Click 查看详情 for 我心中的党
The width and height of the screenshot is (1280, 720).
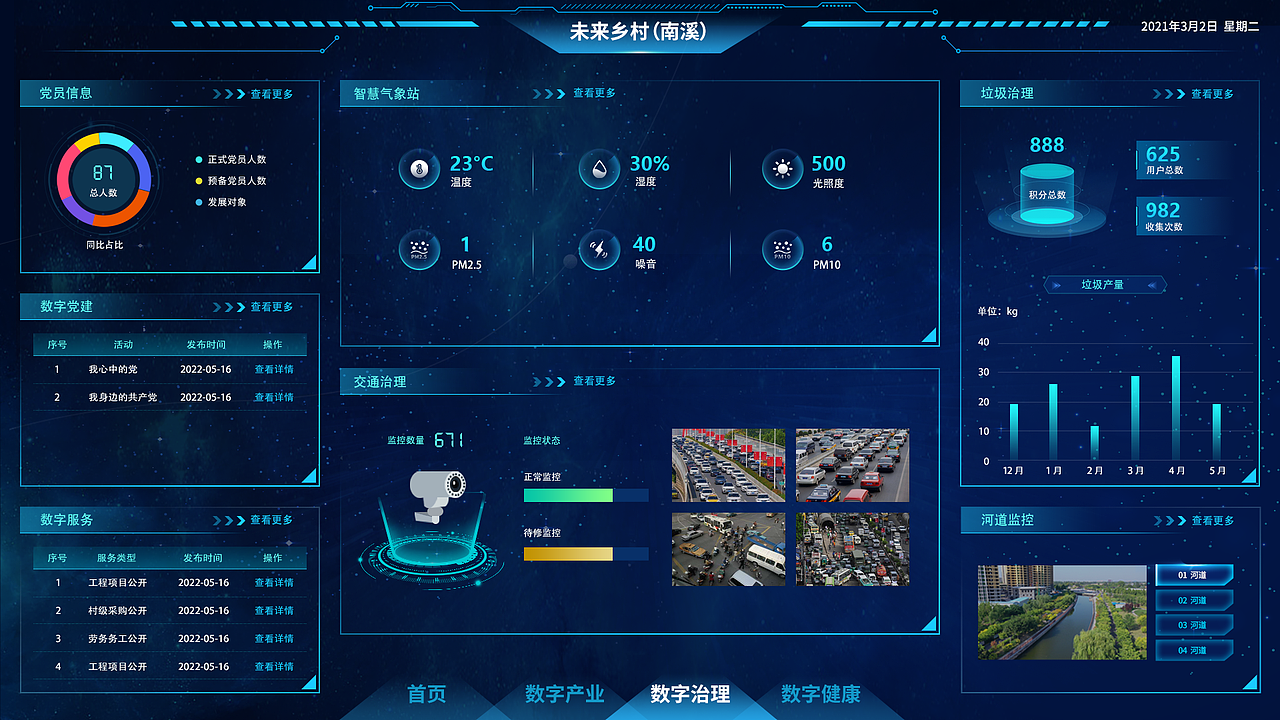point(274,369)
